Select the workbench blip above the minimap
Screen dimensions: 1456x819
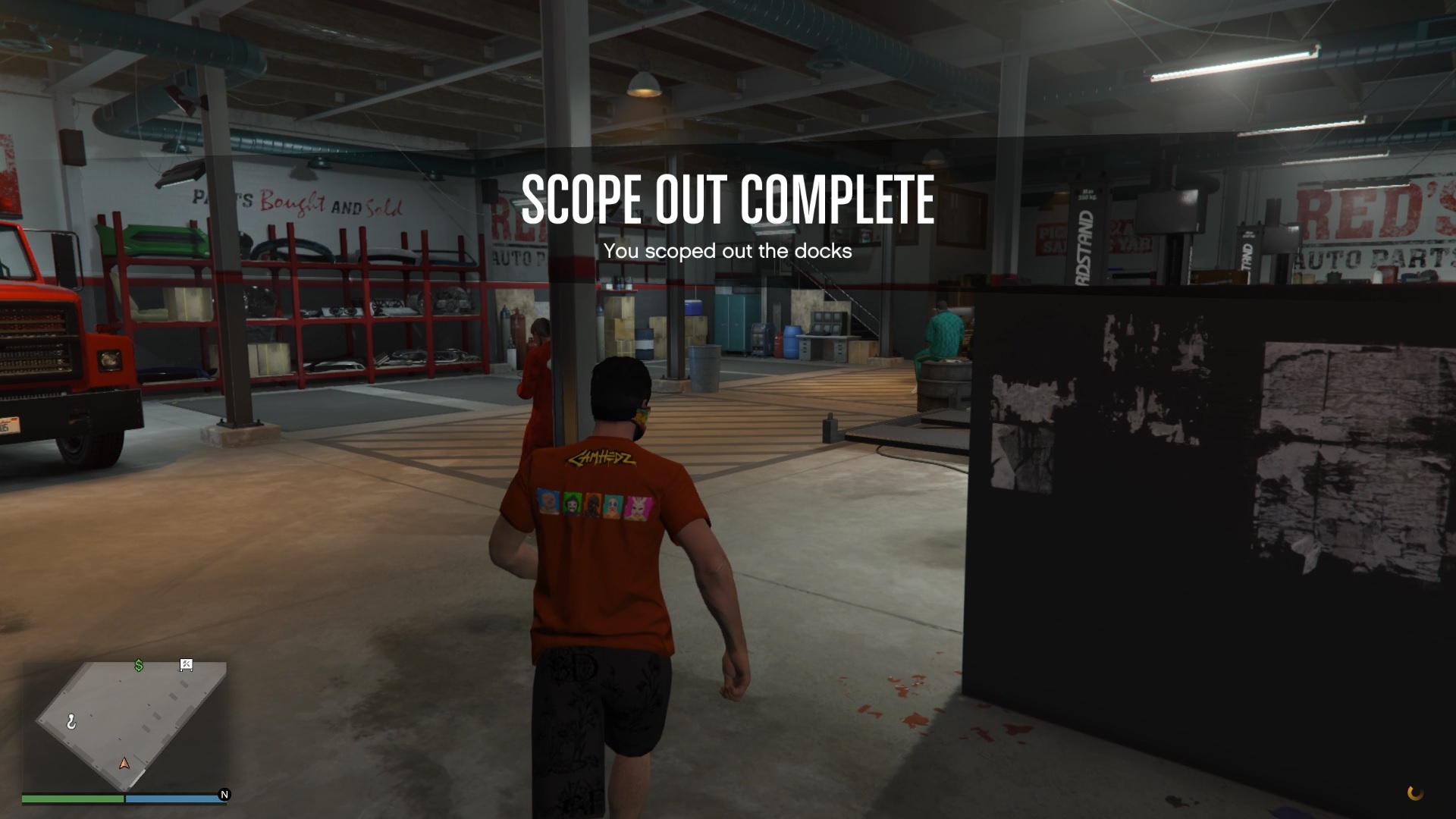click(x=186, y=664)
